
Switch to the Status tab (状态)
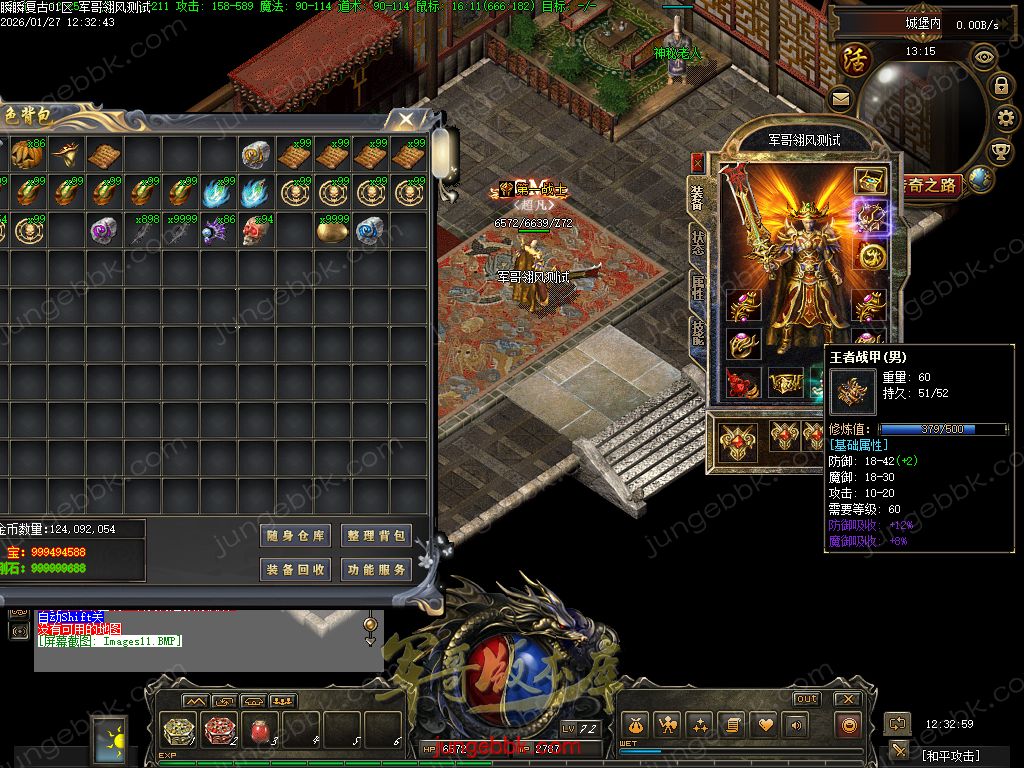point(696,240)
